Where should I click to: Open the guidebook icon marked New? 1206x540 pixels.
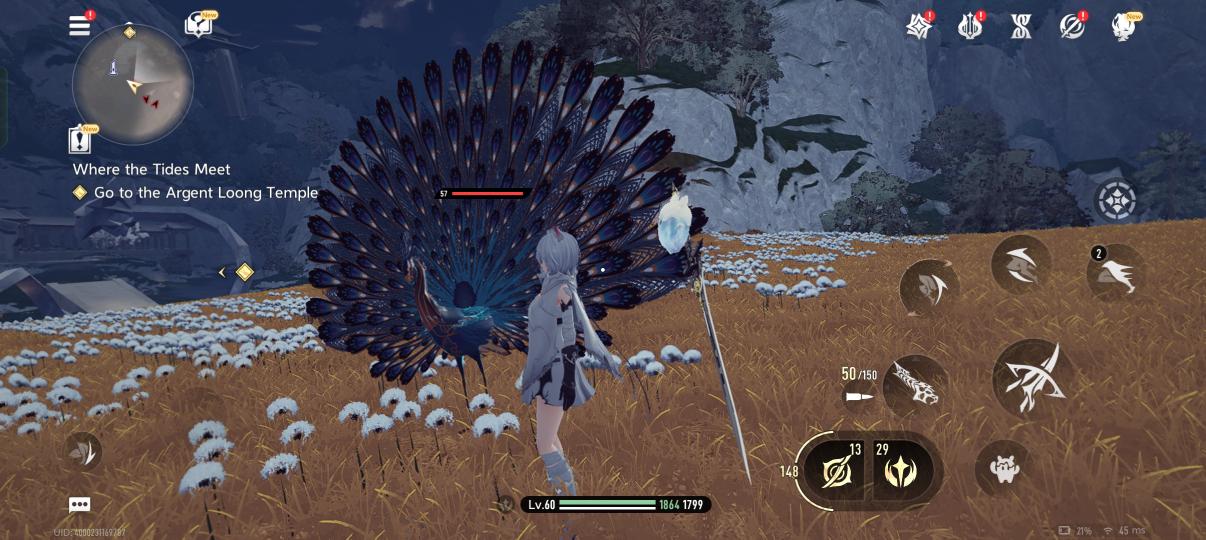click(198, 26)
